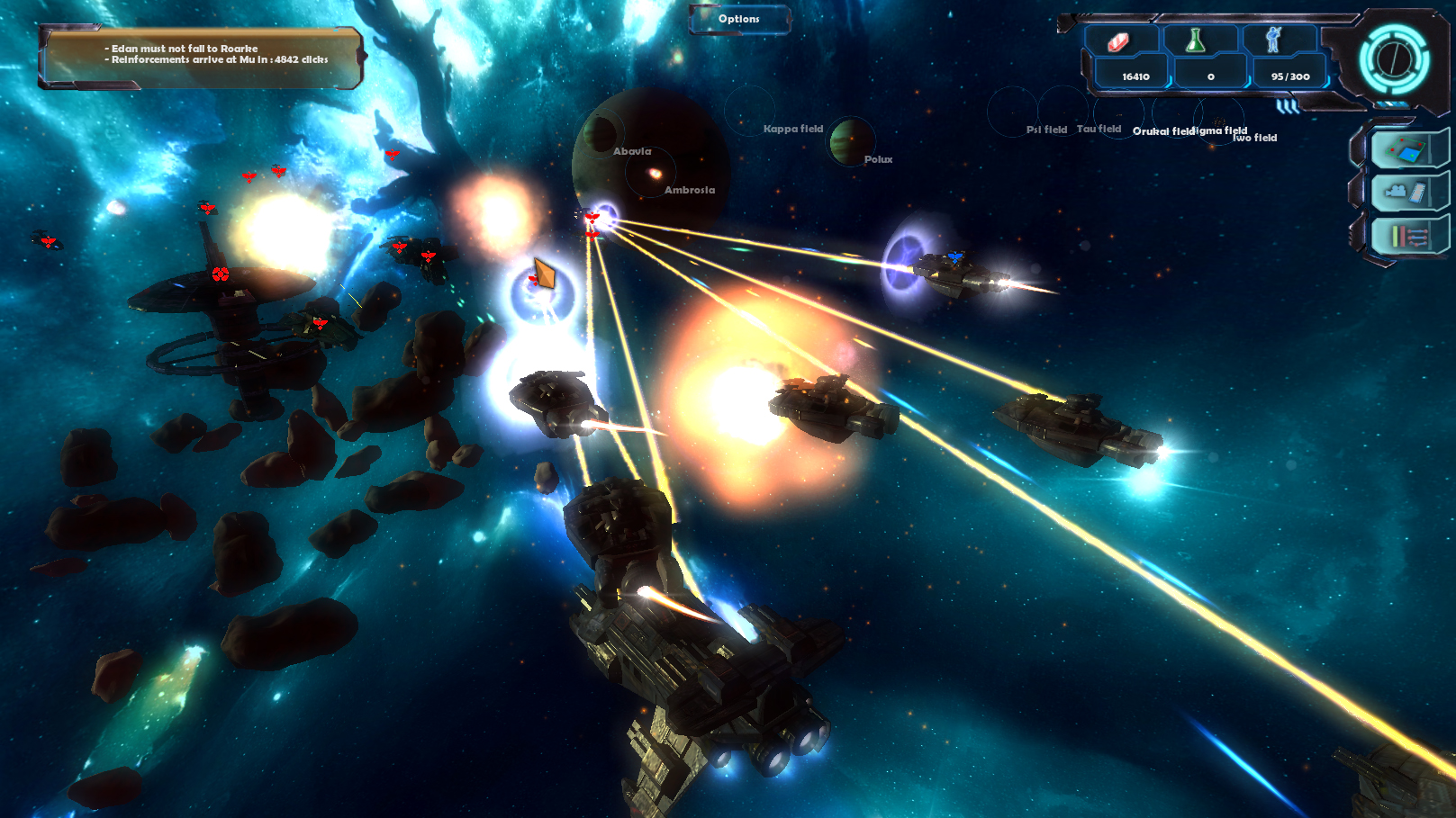Select the Abavia location label
Screen dimensions: 1456x818
(x=631, y=151)
